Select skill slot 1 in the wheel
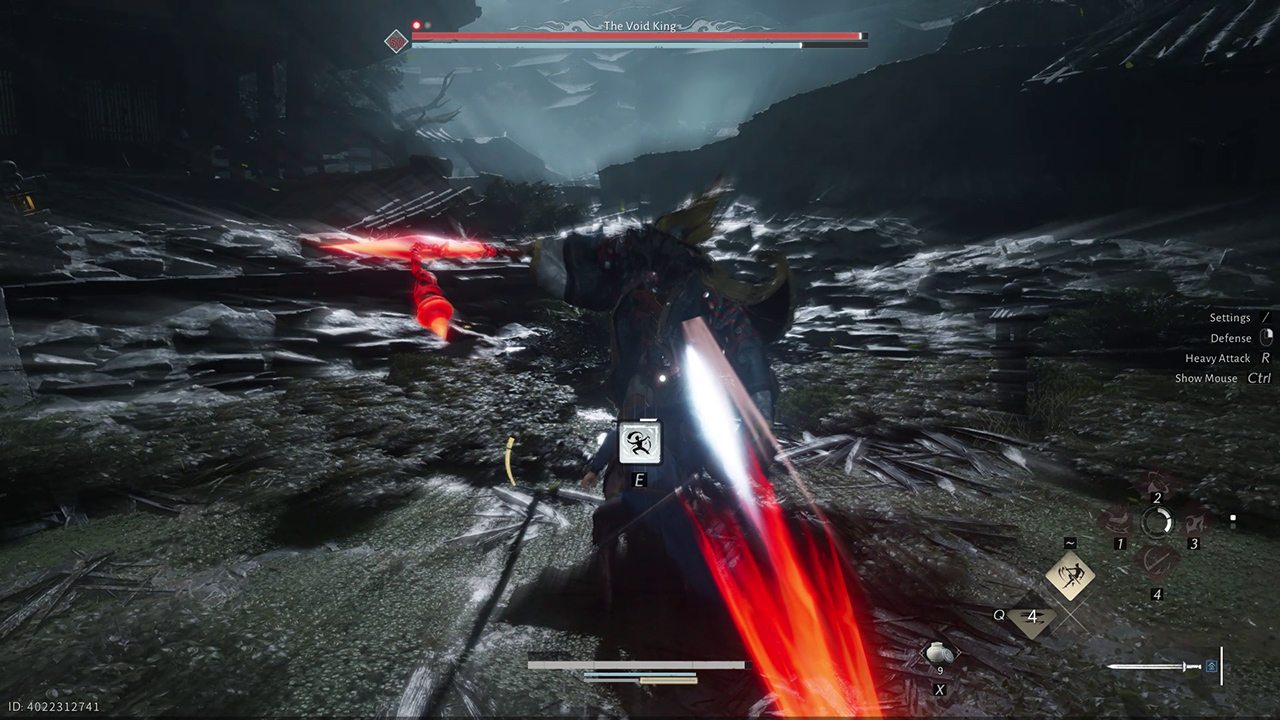Viewport: 1280px width, 720px height. [x=1116, y=522]
